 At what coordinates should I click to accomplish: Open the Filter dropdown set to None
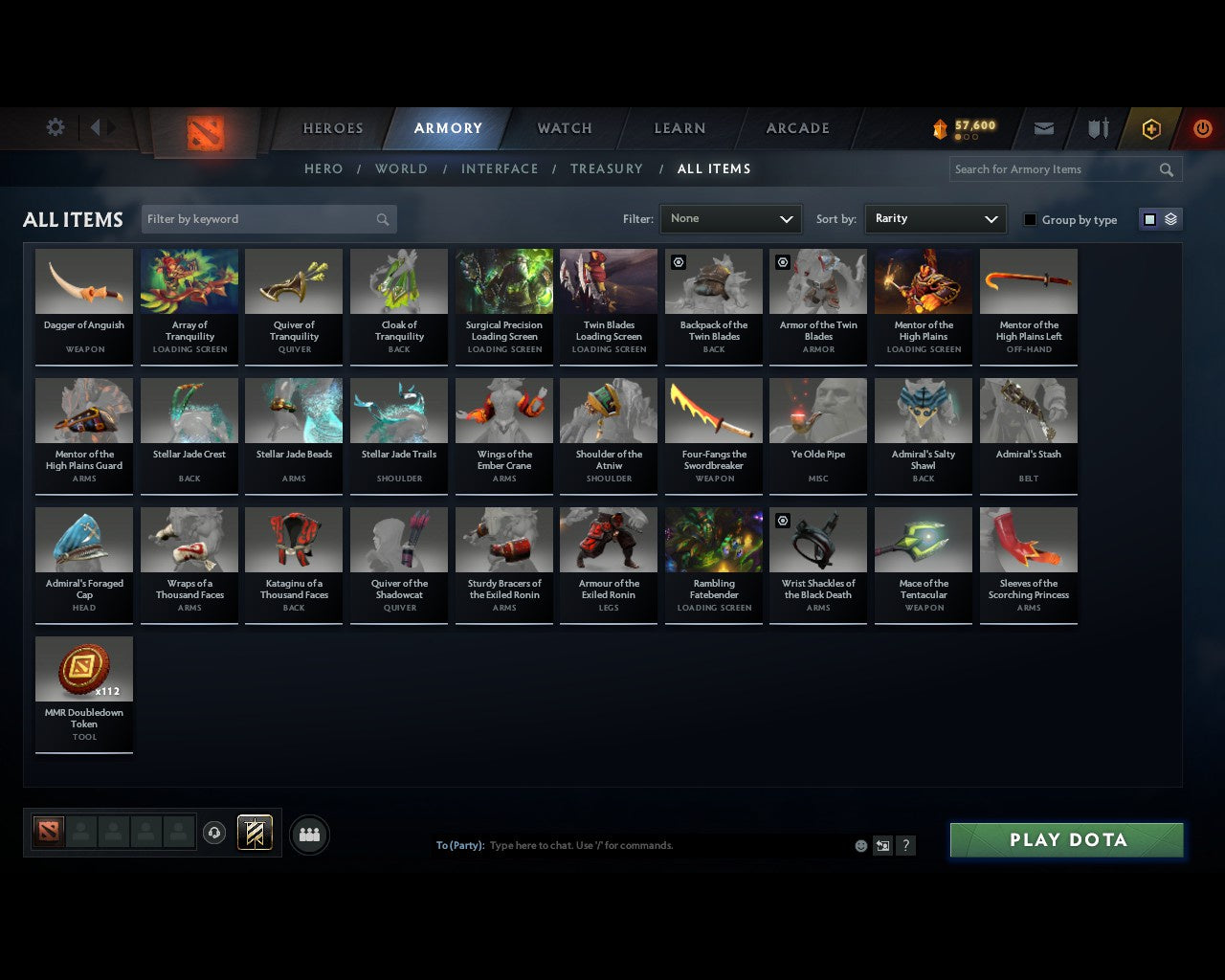(730, 218)
